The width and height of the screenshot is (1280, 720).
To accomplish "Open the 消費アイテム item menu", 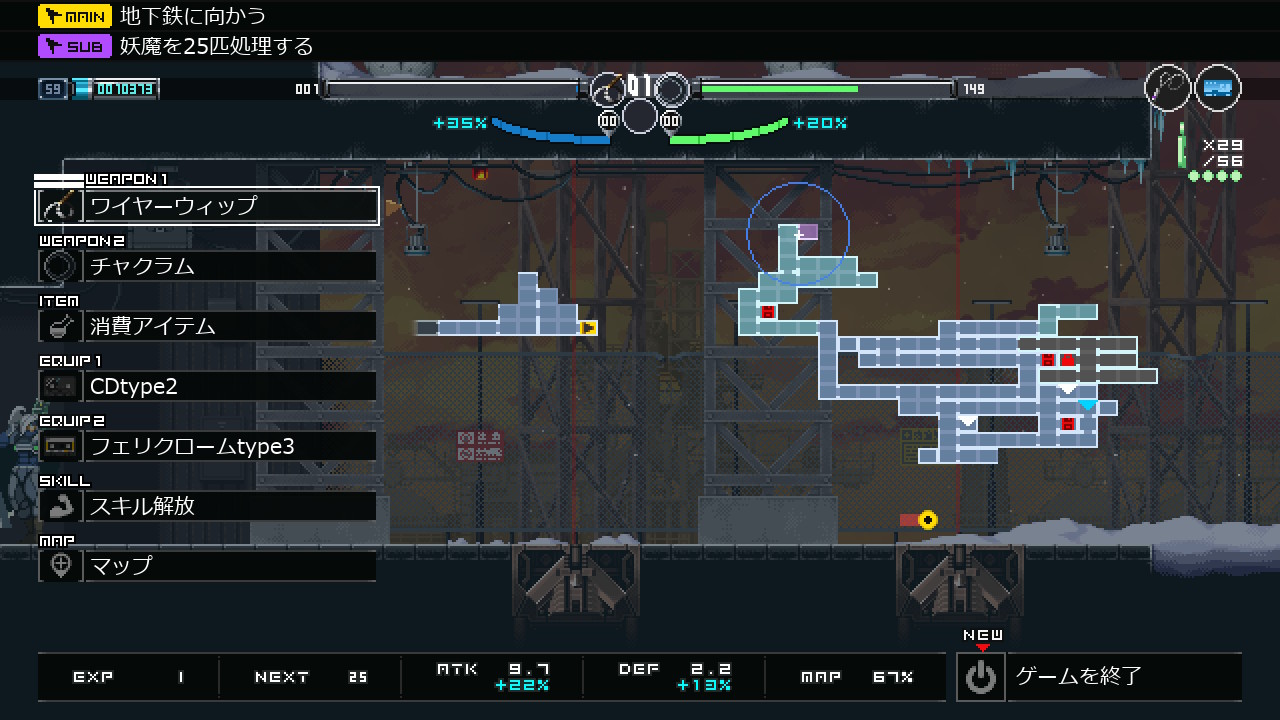I will click(x=208, y=326).
